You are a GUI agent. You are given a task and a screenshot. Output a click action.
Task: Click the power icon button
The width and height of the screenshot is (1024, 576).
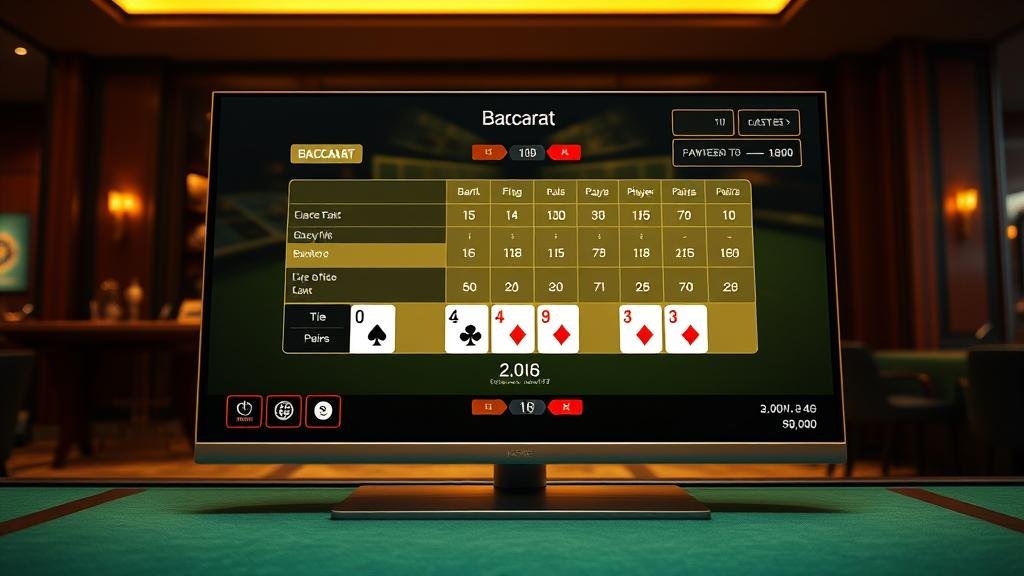tap(244, 411)
